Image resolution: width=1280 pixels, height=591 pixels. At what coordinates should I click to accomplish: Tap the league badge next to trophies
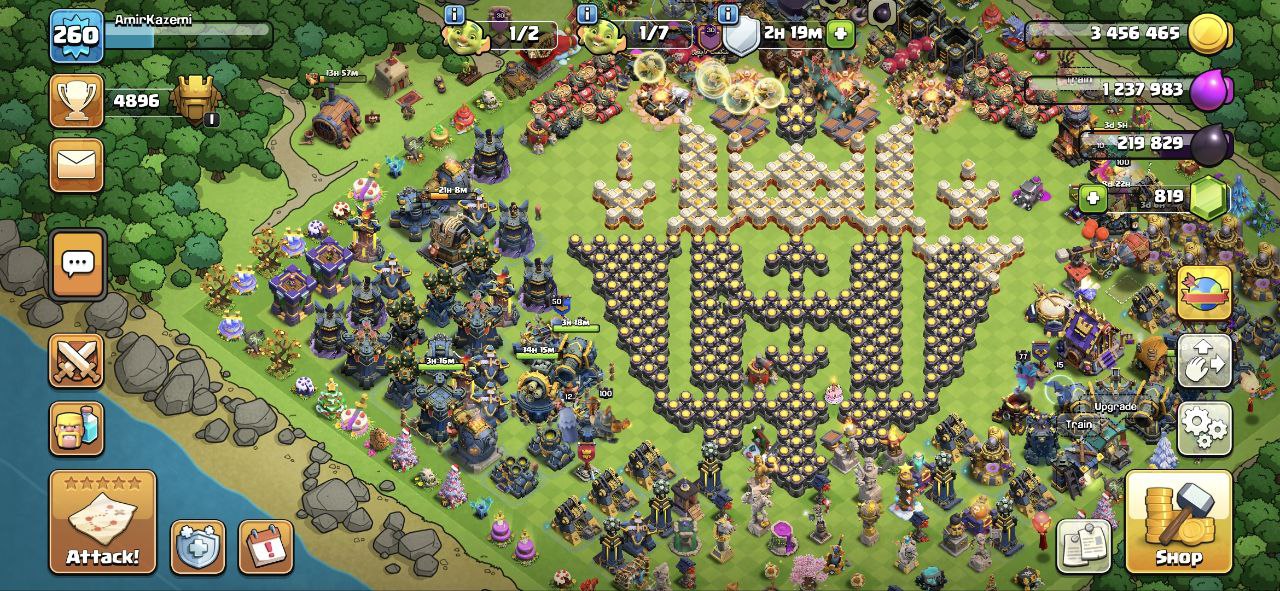[x=195, y=100]
